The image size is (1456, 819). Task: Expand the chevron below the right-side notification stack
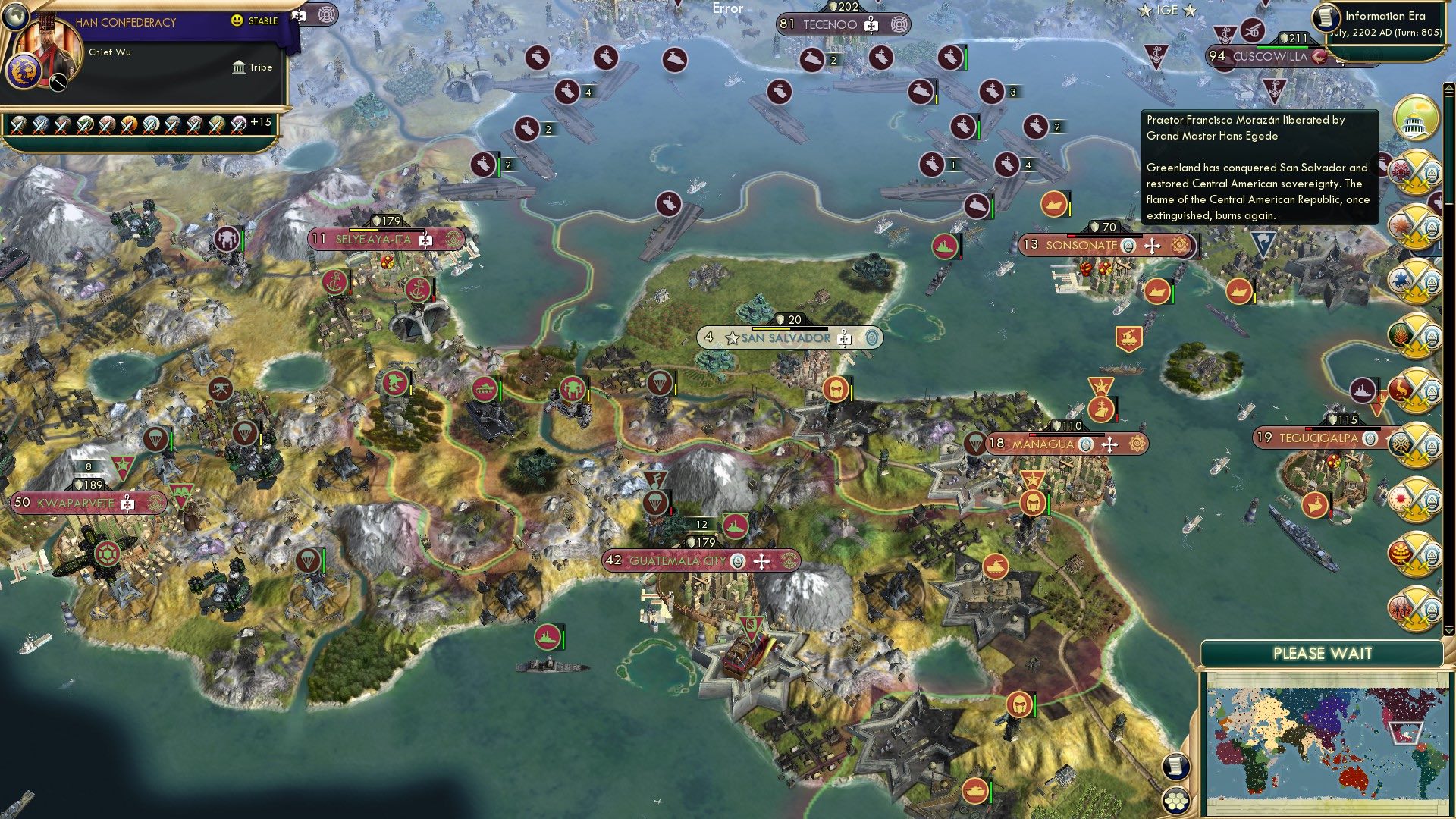pyautogui.click(x=1448, y=630)
